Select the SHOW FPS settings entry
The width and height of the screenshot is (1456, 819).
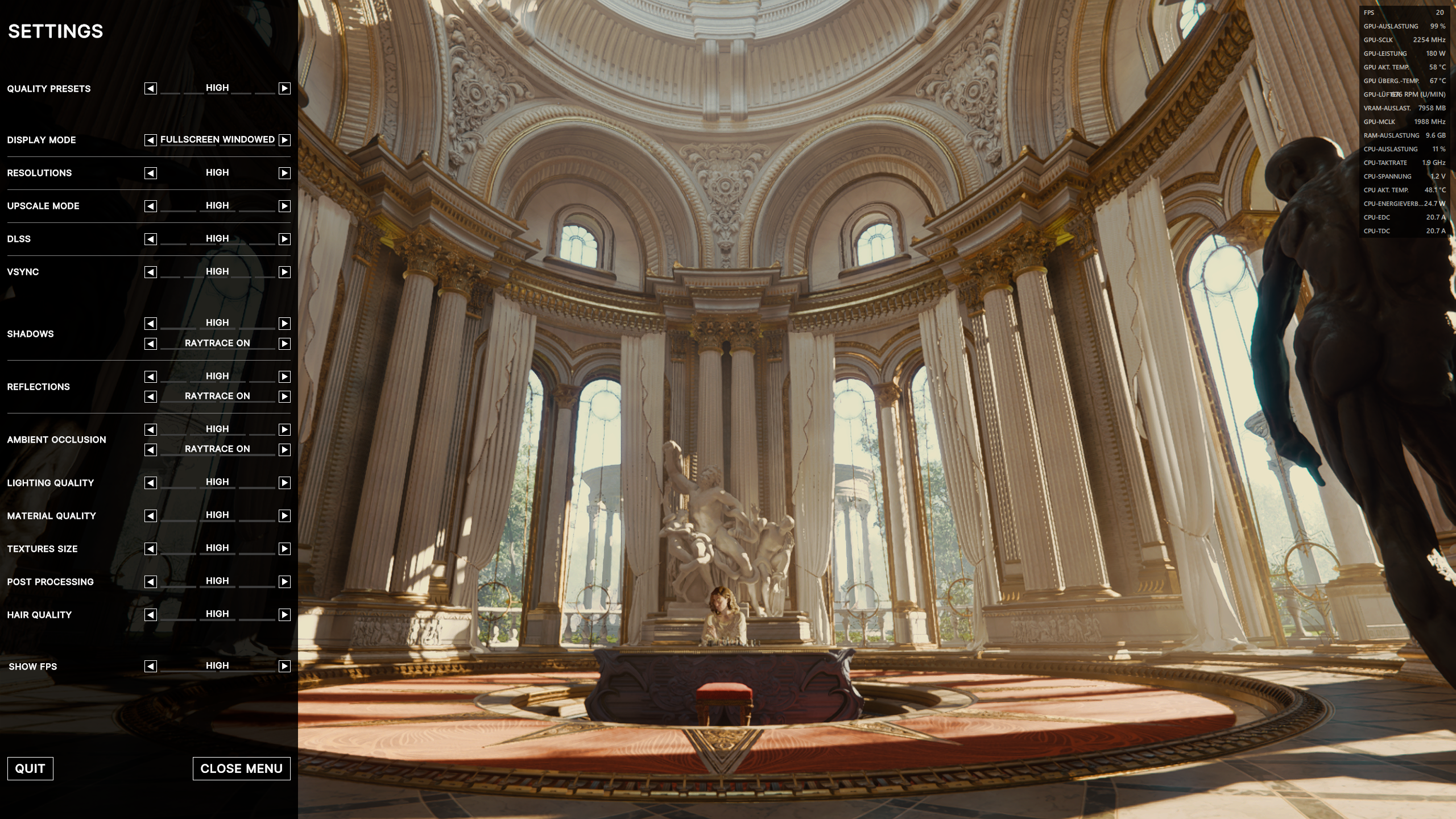coord(34,666)
